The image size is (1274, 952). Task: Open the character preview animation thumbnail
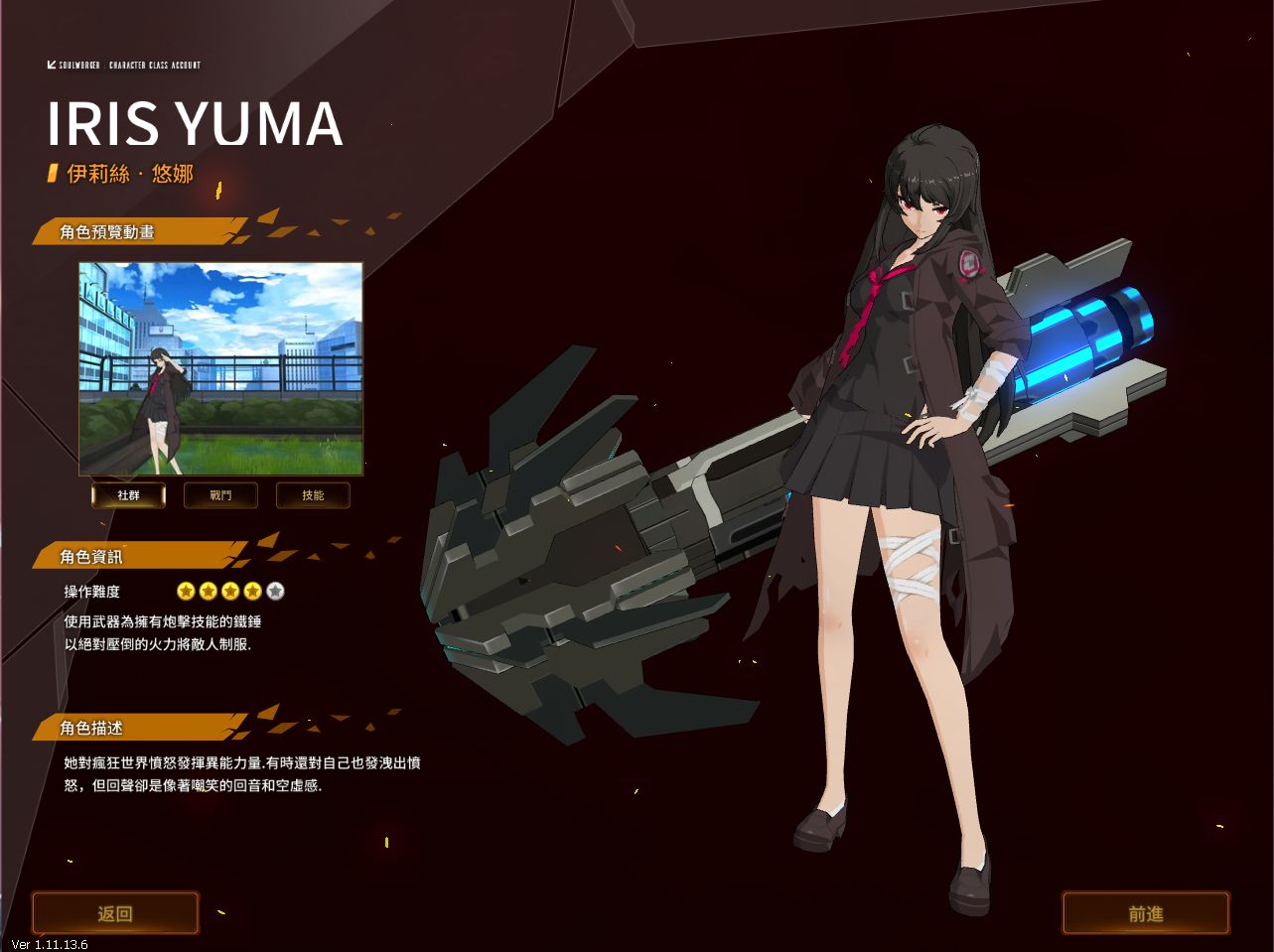[x=220, y=368]
